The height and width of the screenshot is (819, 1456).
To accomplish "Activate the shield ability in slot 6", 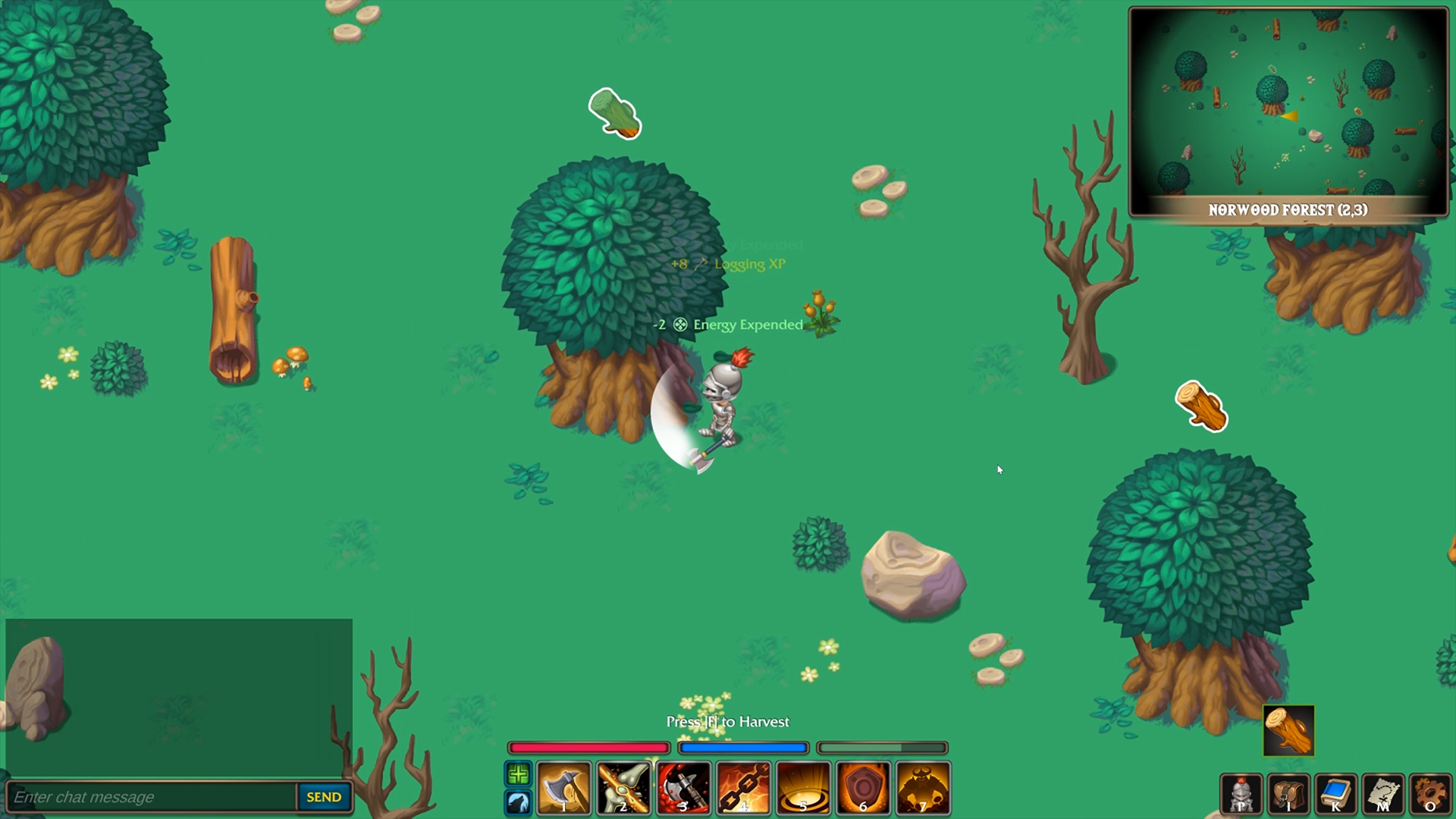I will click(862, 789).
